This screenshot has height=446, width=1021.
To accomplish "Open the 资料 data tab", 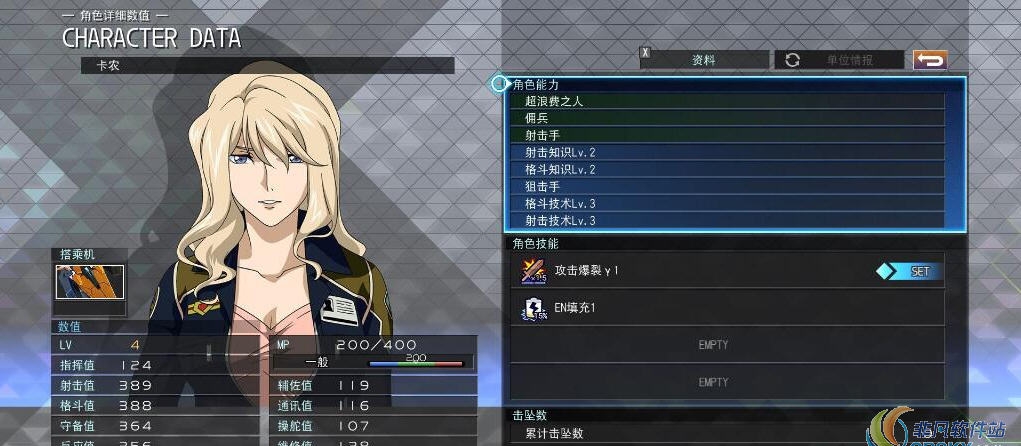I will point(704,60).
